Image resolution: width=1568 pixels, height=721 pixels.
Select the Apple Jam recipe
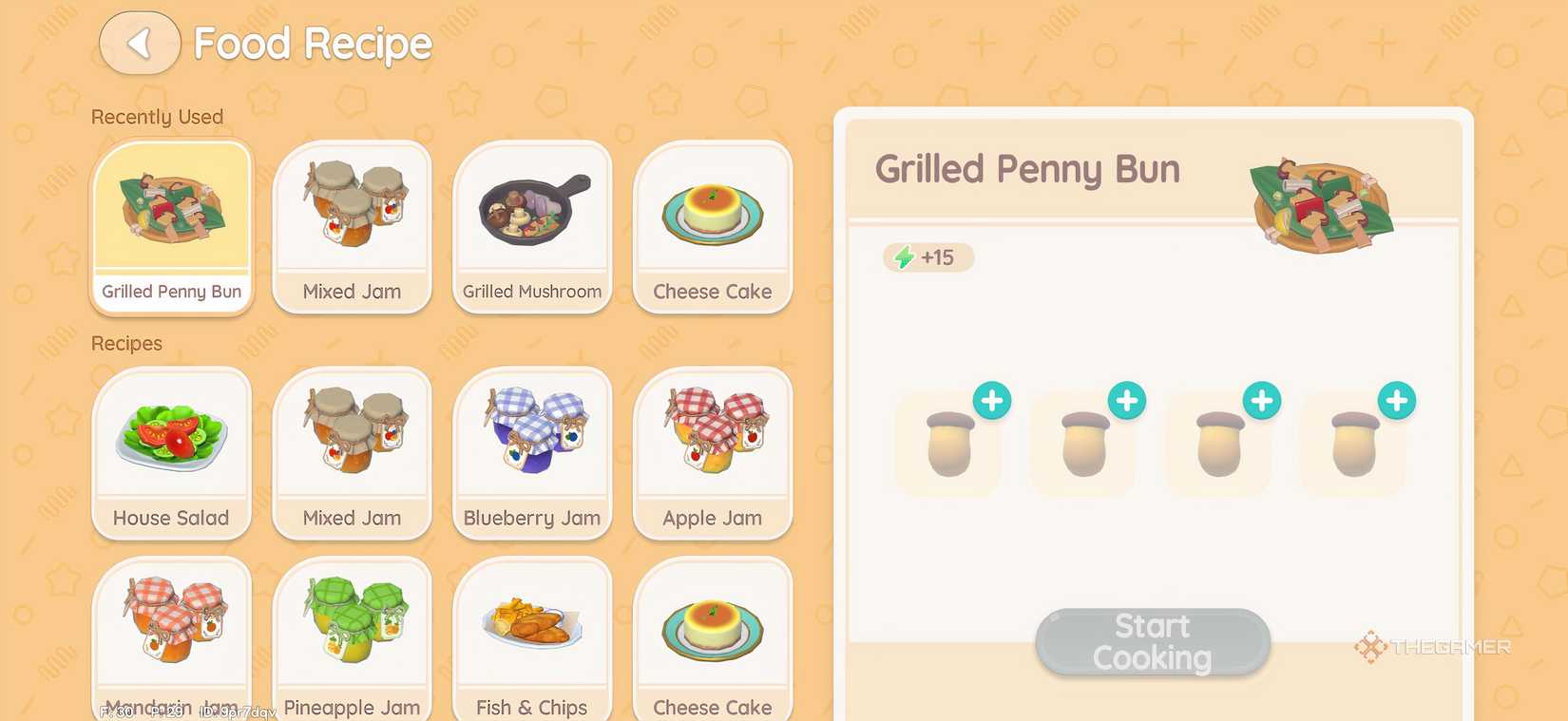pyautogui.click(x=713, y=453)
